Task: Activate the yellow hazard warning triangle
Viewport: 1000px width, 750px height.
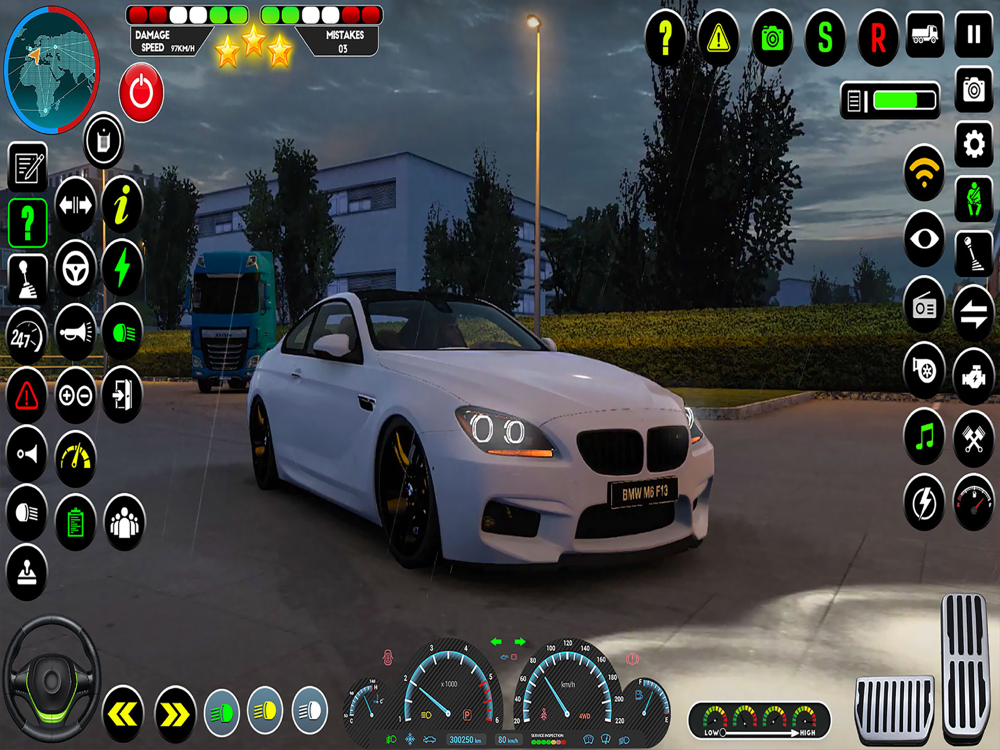Action: (x=718, y=38)
